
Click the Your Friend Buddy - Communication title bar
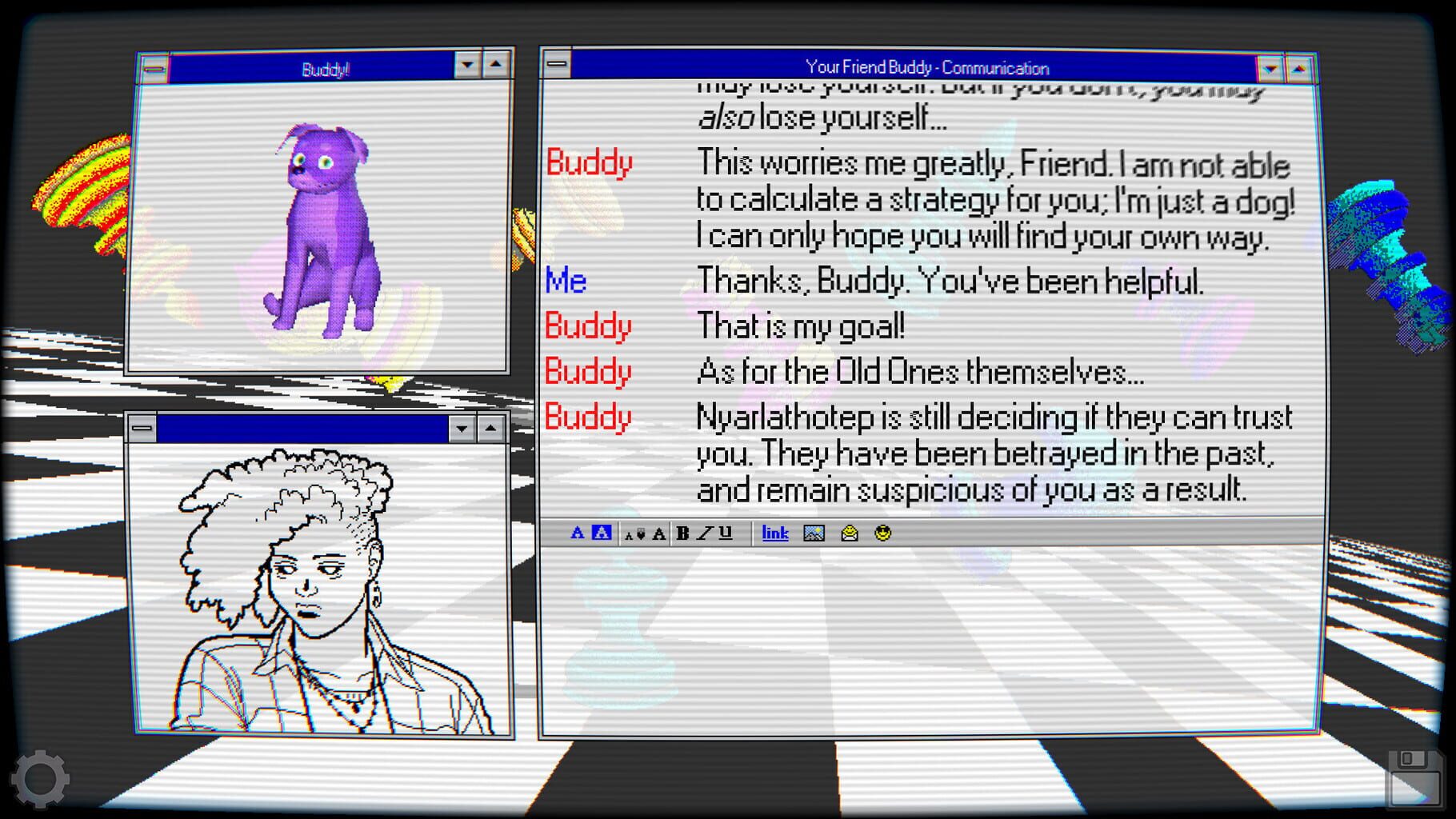click(x=928, y=67)
